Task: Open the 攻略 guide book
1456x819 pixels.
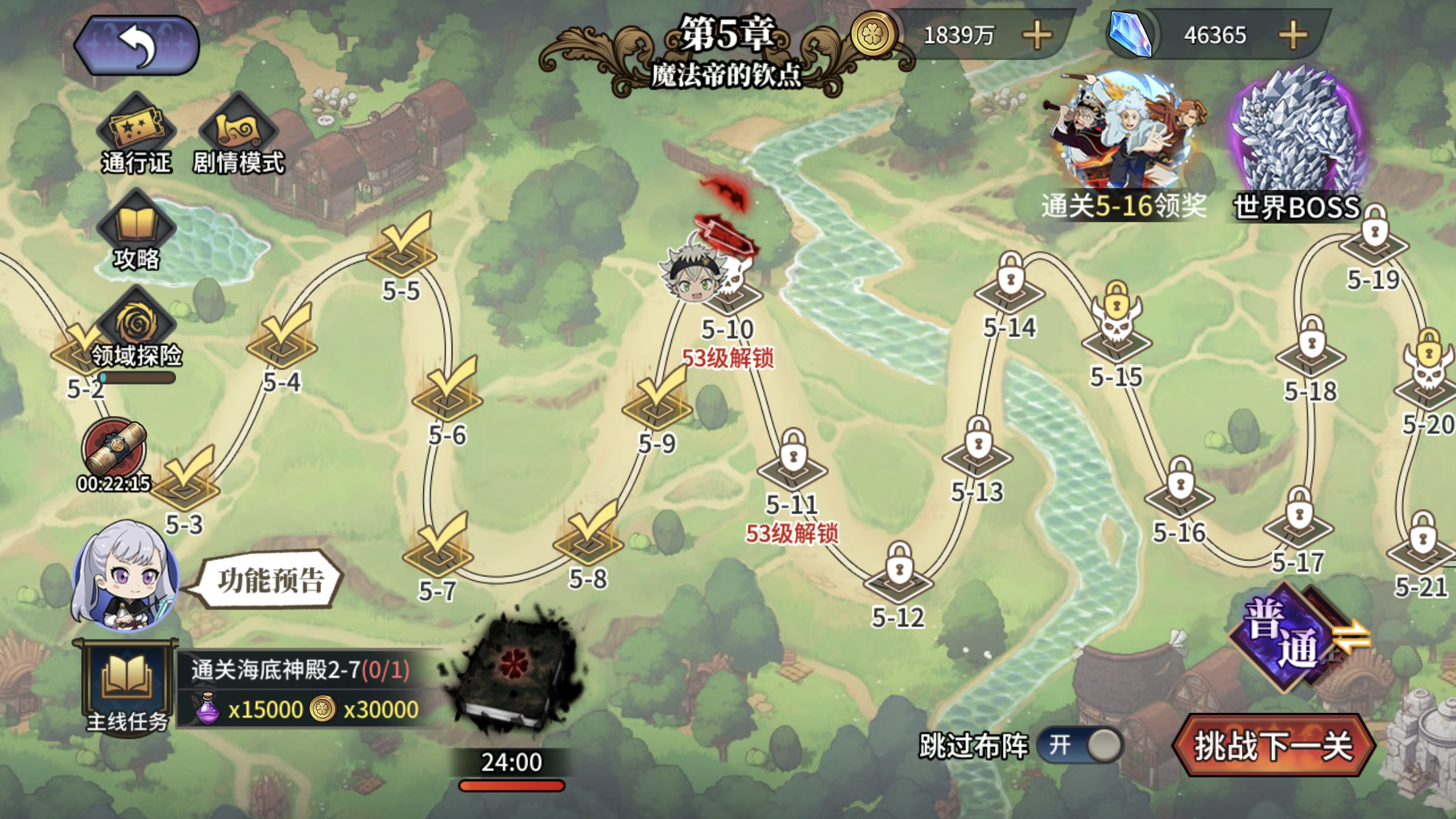Action: click(x=136, y=231)
